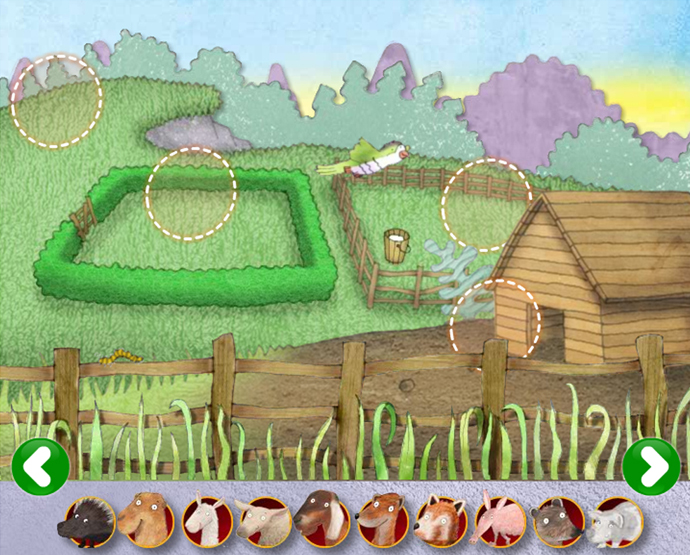Pick the white llama icon
The height and width of the screenshot is (555, 690).
pos(204,521)
